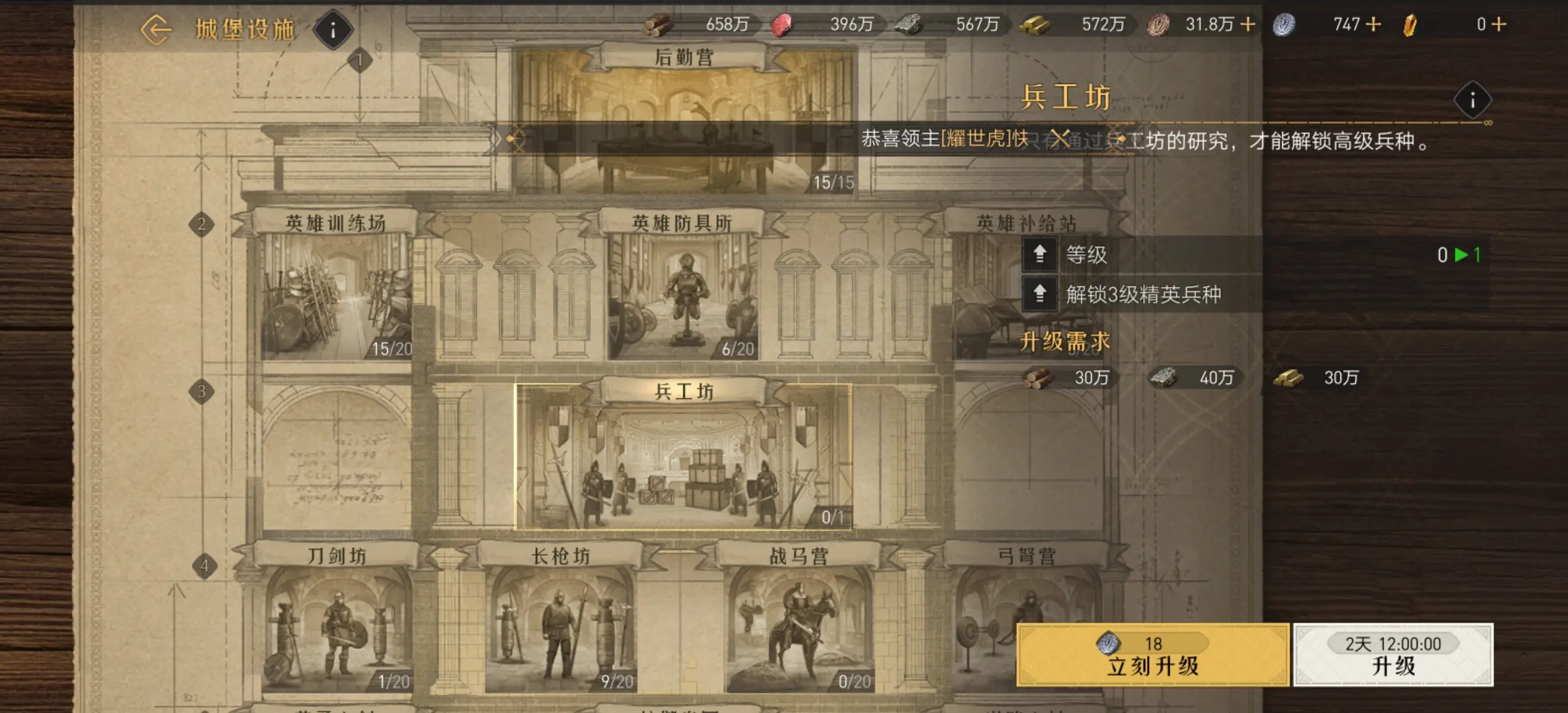The image size is (1568, 713).
Task: Add orange crystal currency via plus
Action: point(1499,24)
